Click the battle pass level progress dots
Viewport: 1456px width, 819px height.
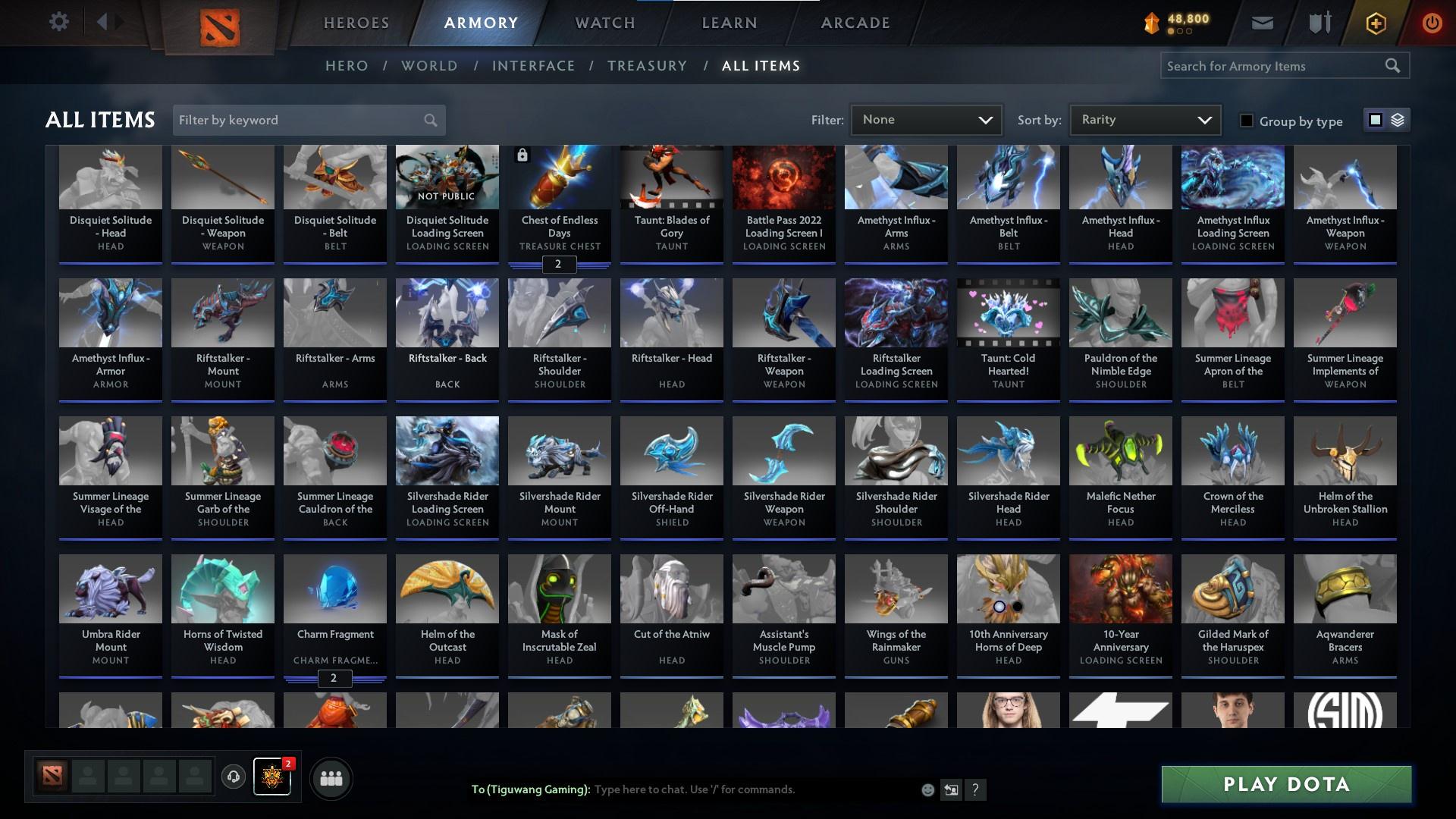click(1181, 33)
